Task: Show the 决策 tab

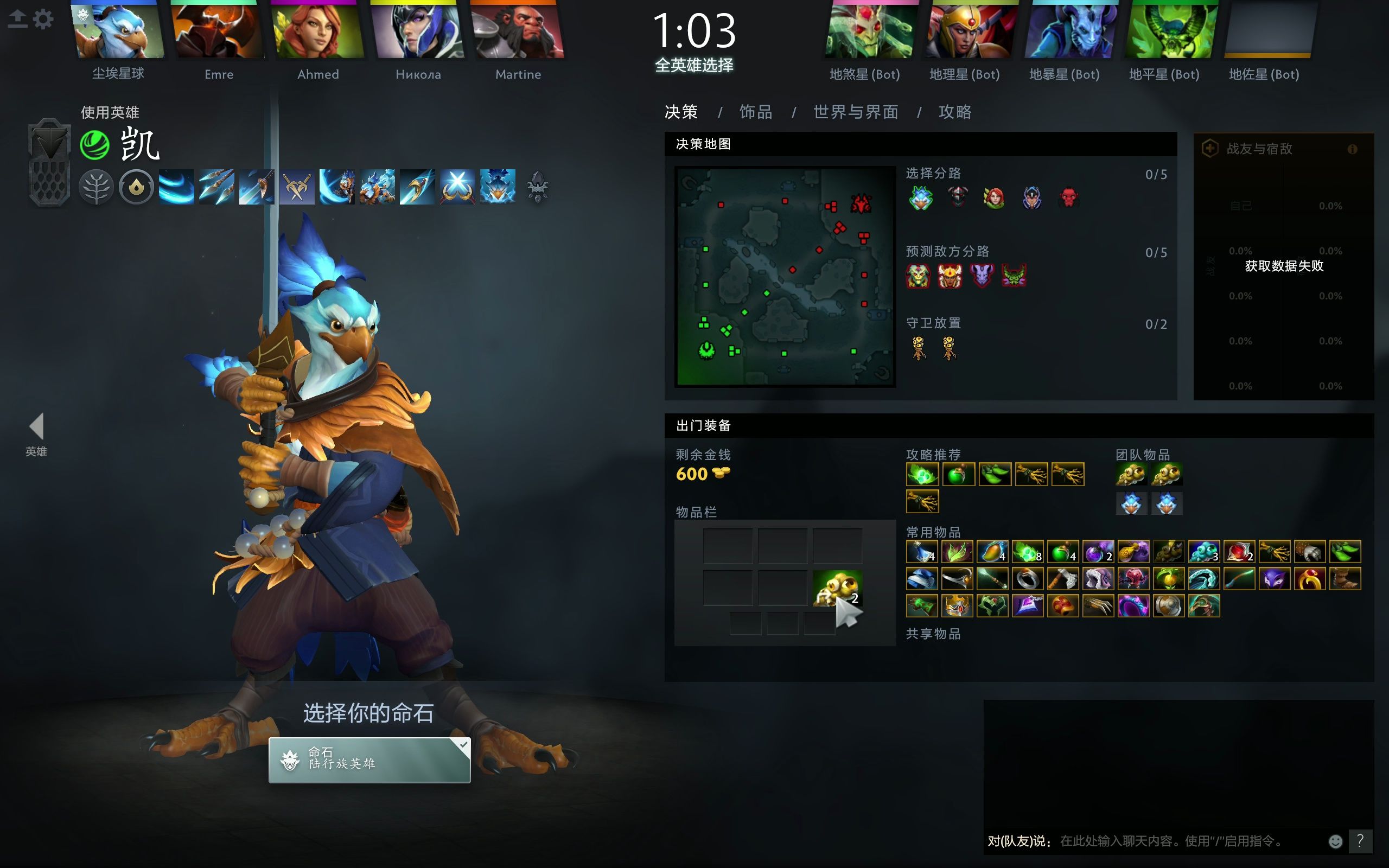Action: [x=681, y=112]
